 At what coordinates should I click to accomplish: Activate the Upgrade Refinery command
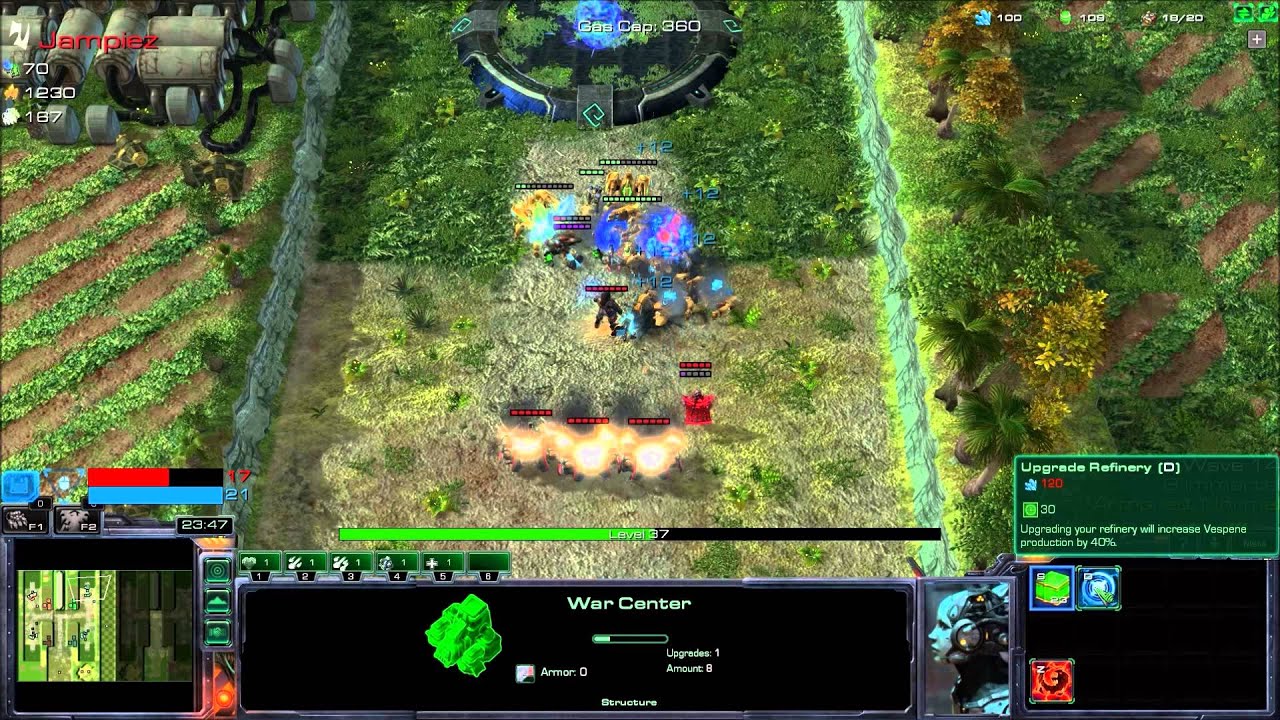coord(1098,589)
